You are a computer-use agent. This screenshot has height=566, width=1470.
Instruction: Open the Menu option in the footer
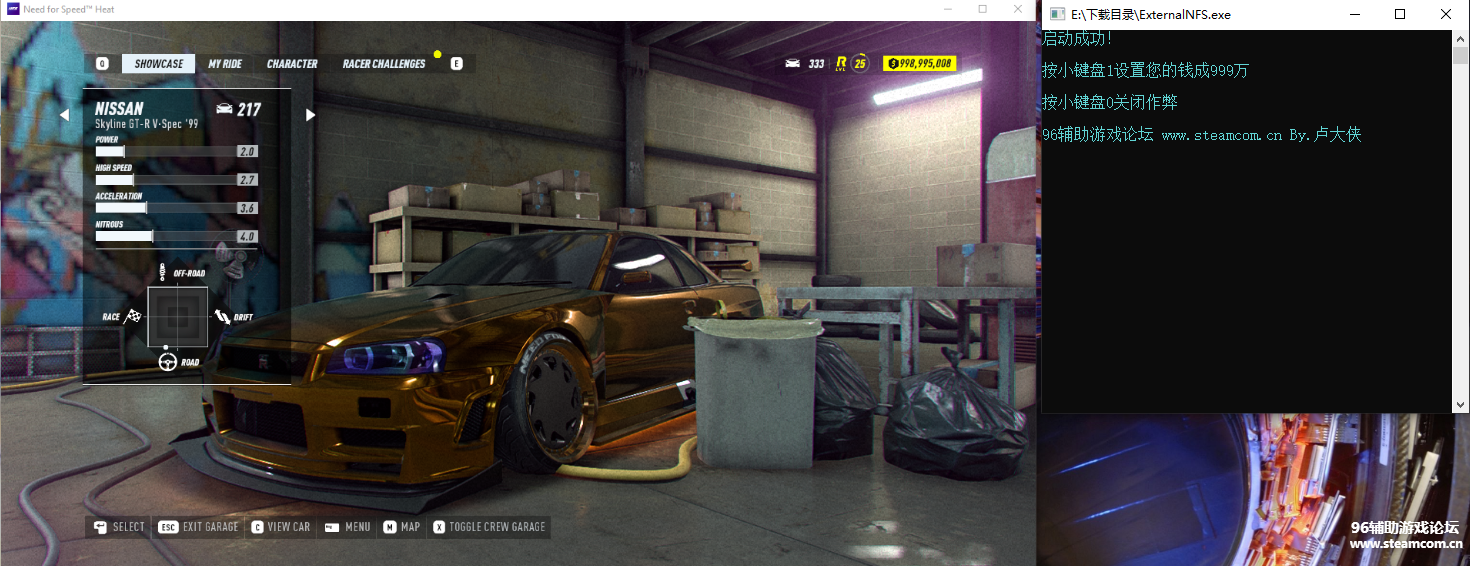(x=347, y=527)
